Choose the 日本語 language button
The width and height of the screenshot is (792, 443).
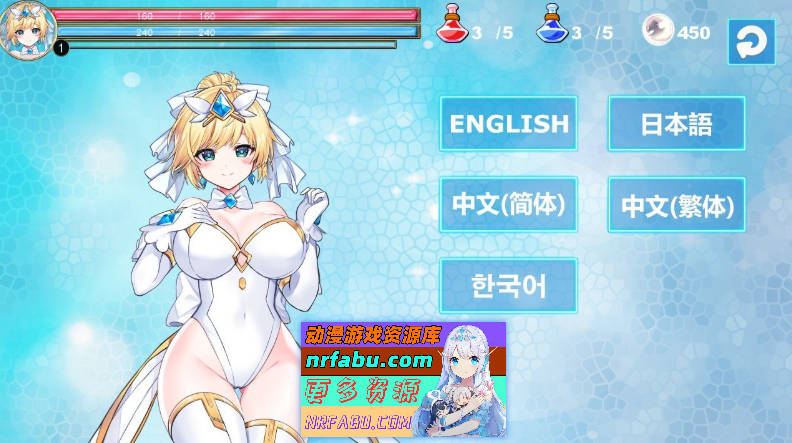click(x=677, y=124)
